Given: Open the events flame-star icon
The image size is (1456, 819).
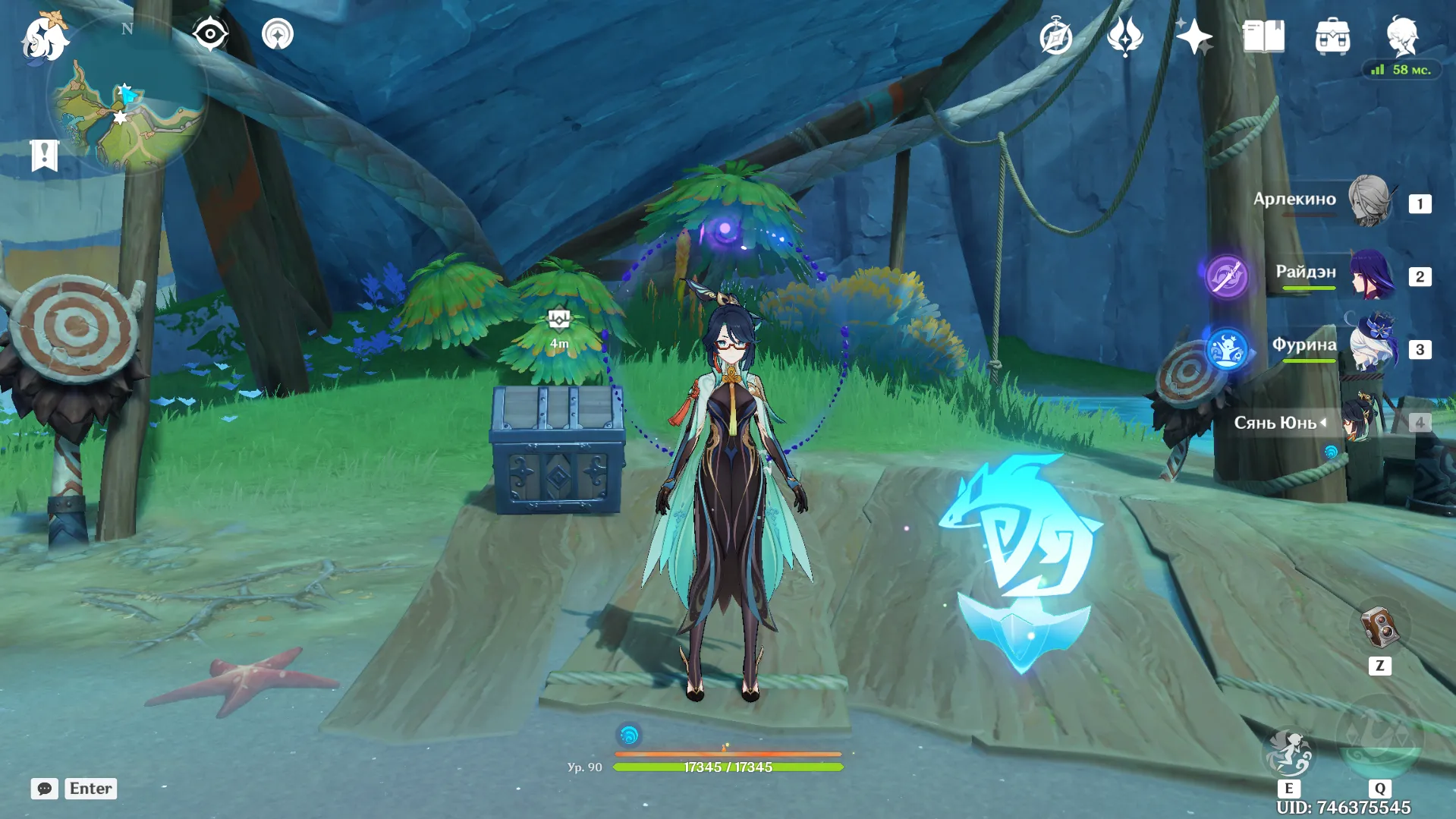Looking at the screenshot, I should (x=1124, y=36).
